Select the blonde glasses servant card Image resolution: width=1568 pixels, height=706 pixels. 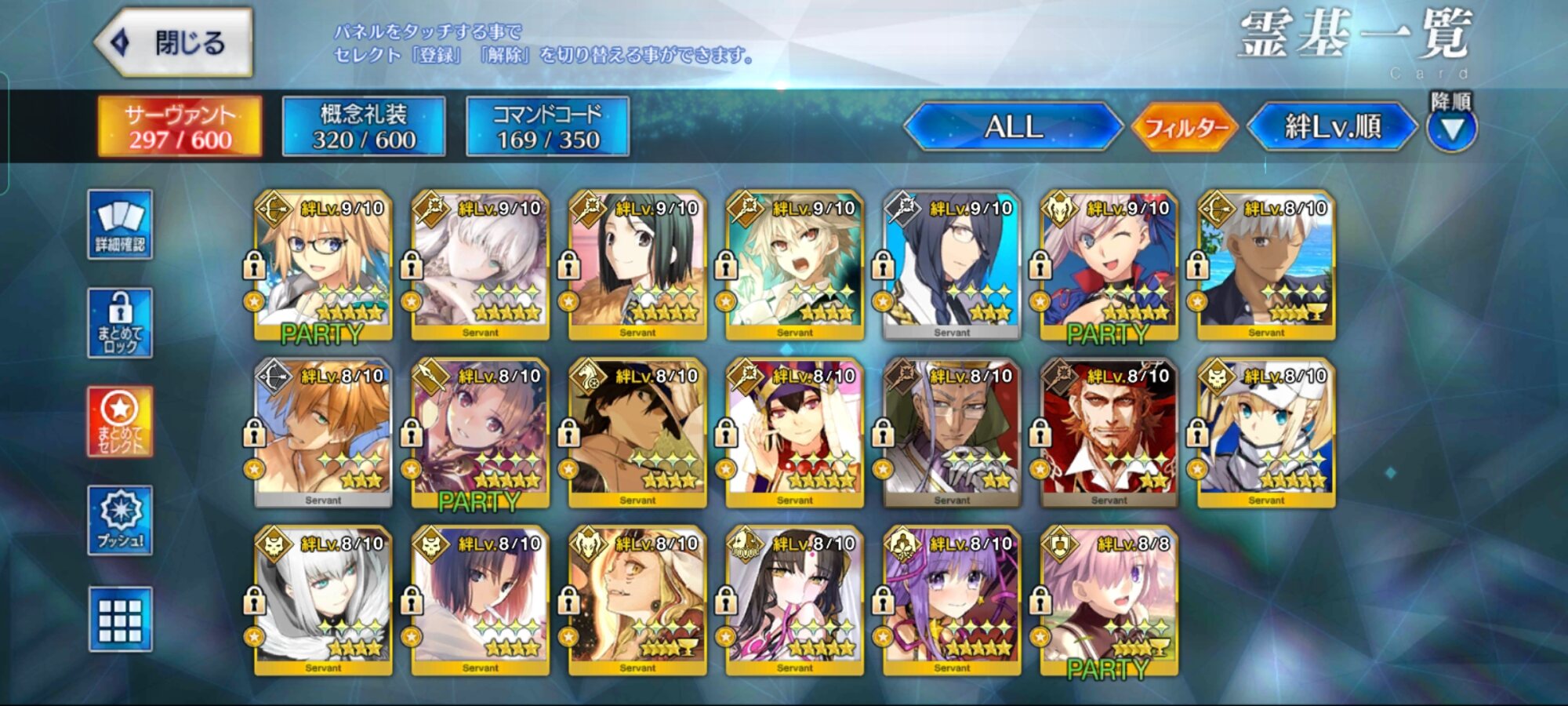point(323,265)
